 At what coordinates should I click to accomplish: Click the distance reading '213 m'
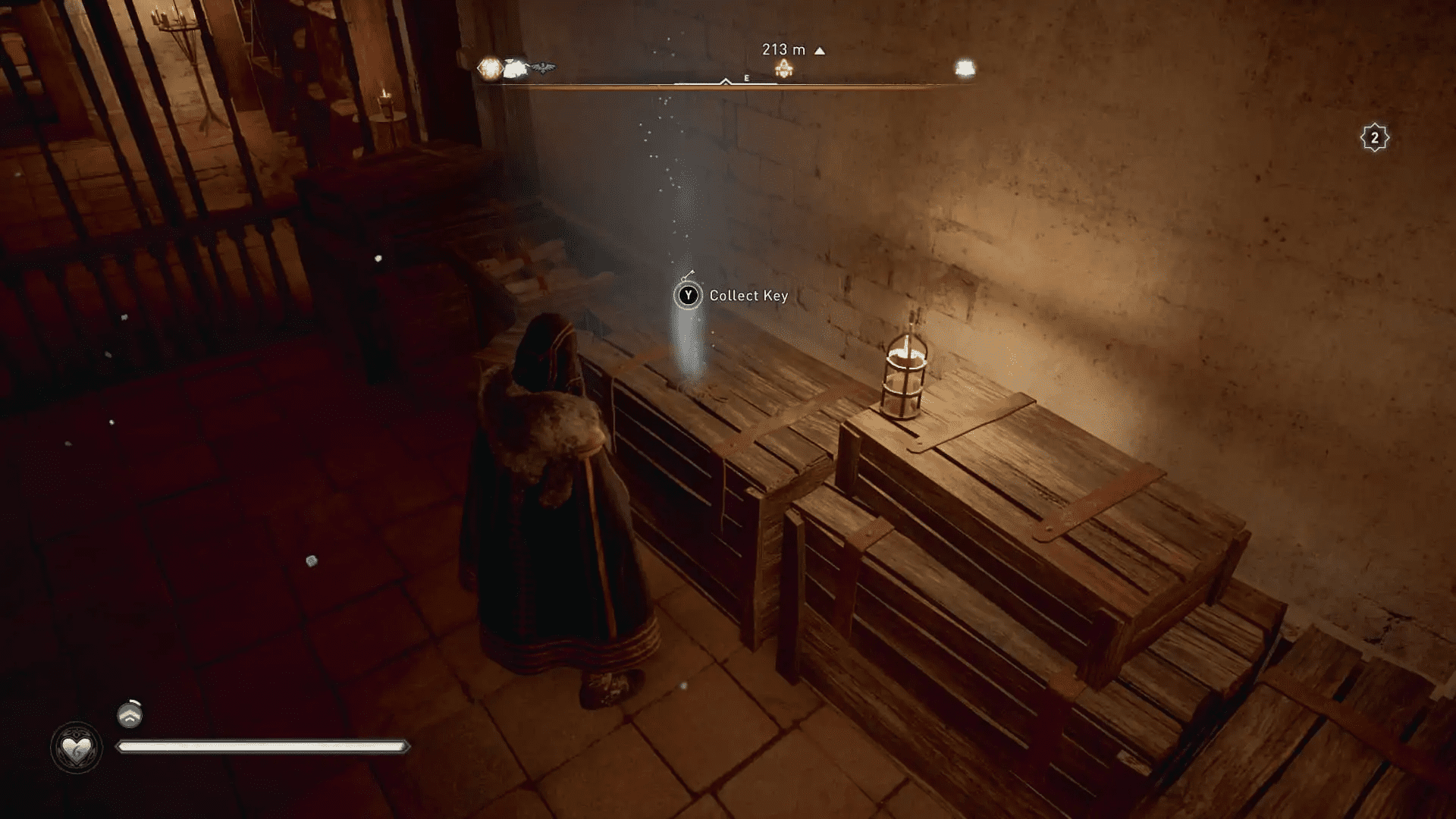pyautogui.click(x=782, y=49)
